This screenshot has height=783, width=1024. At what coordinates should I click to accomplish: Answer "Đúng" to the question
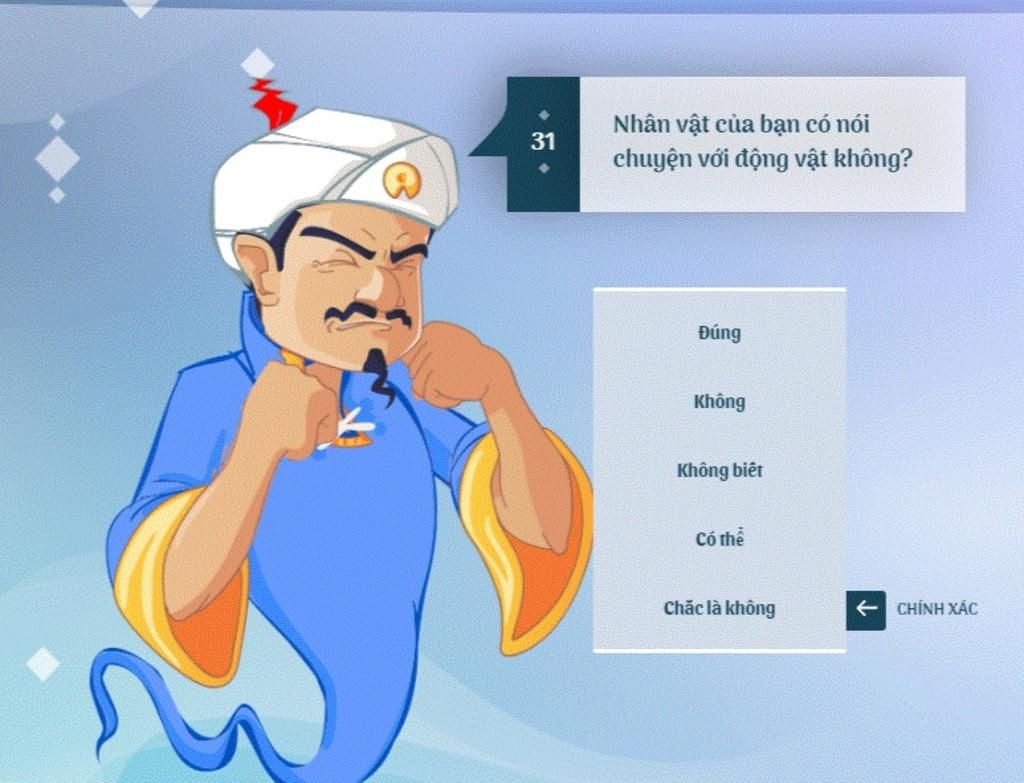point(719,333)
